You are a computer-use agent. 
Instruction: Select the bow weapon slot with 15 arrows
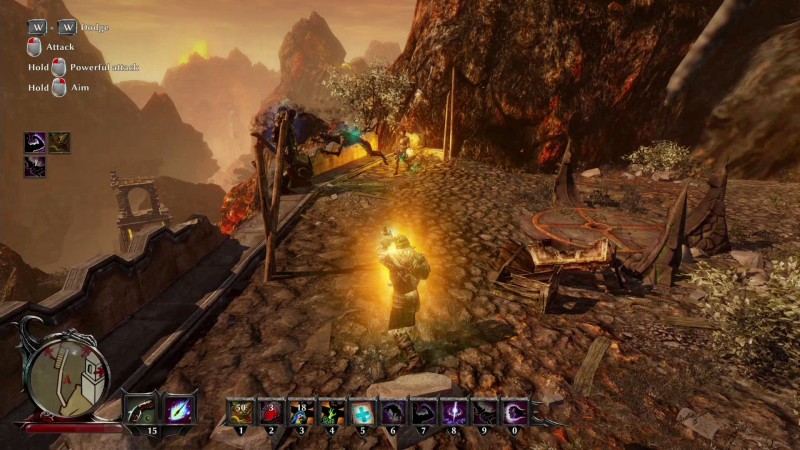pyautogui.click(x=141, y=409)
